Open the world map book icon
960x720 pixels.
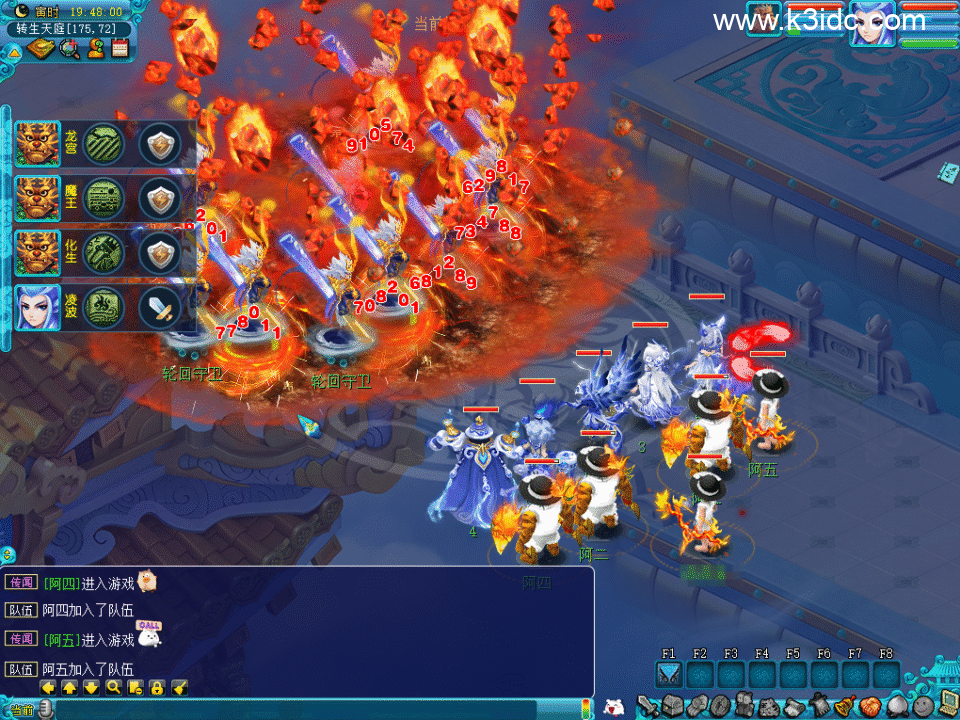point(40,48)
